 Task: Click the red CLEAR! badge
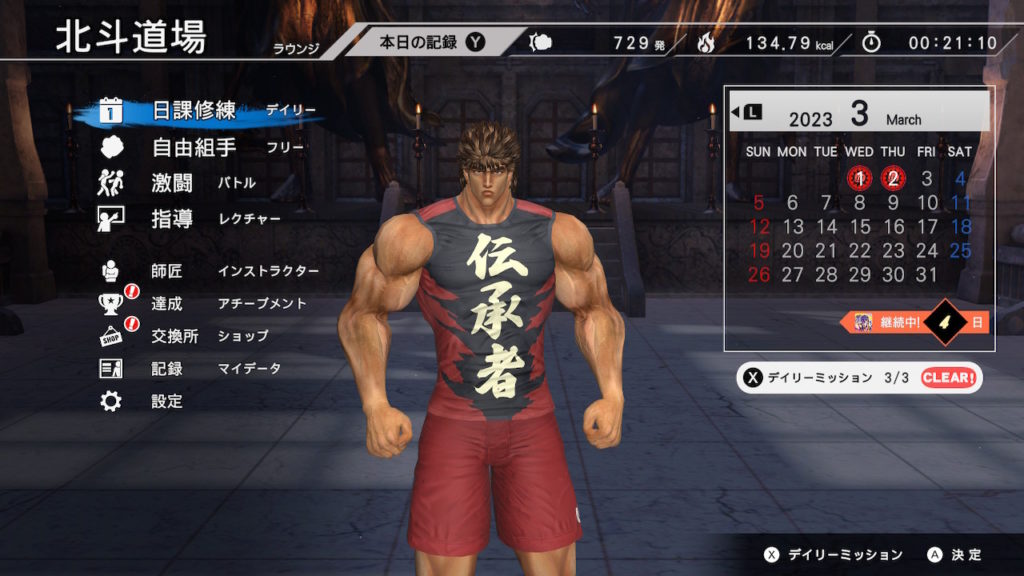pos(947,377)
